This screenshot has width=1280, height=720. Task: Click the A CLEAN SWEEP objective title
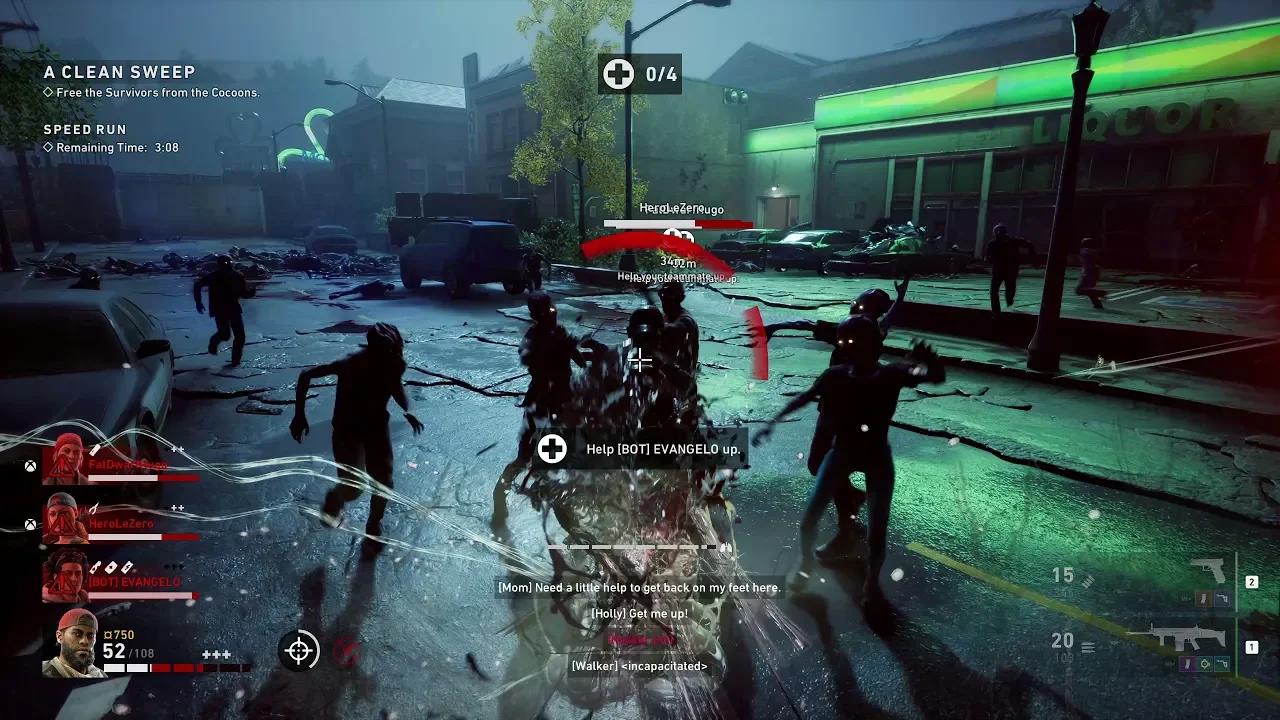click(120, 72)
